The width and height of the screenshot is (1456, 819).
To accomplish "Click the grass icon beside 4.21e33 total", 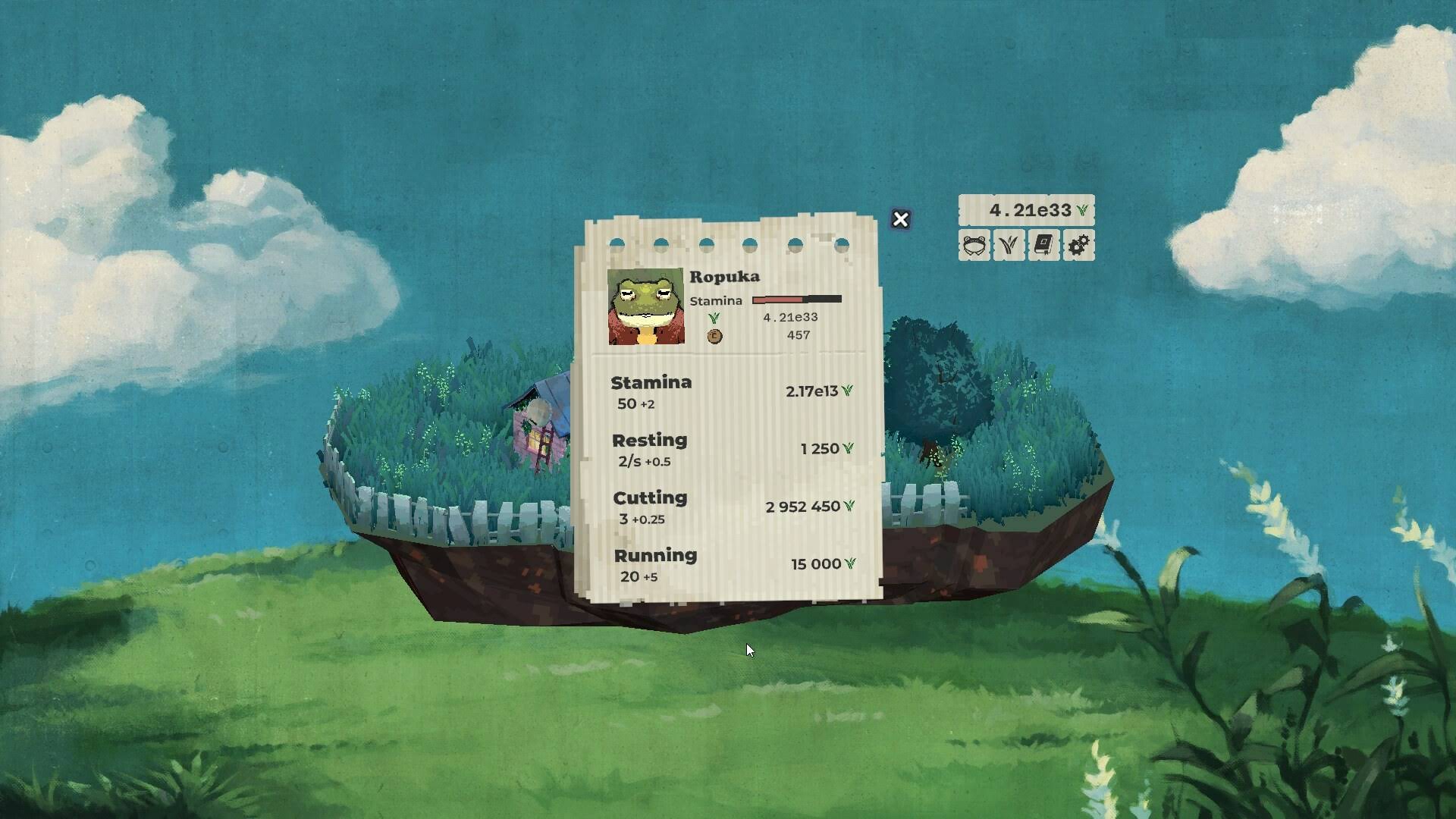I will pyautogui.click(x=1082, y=209).
